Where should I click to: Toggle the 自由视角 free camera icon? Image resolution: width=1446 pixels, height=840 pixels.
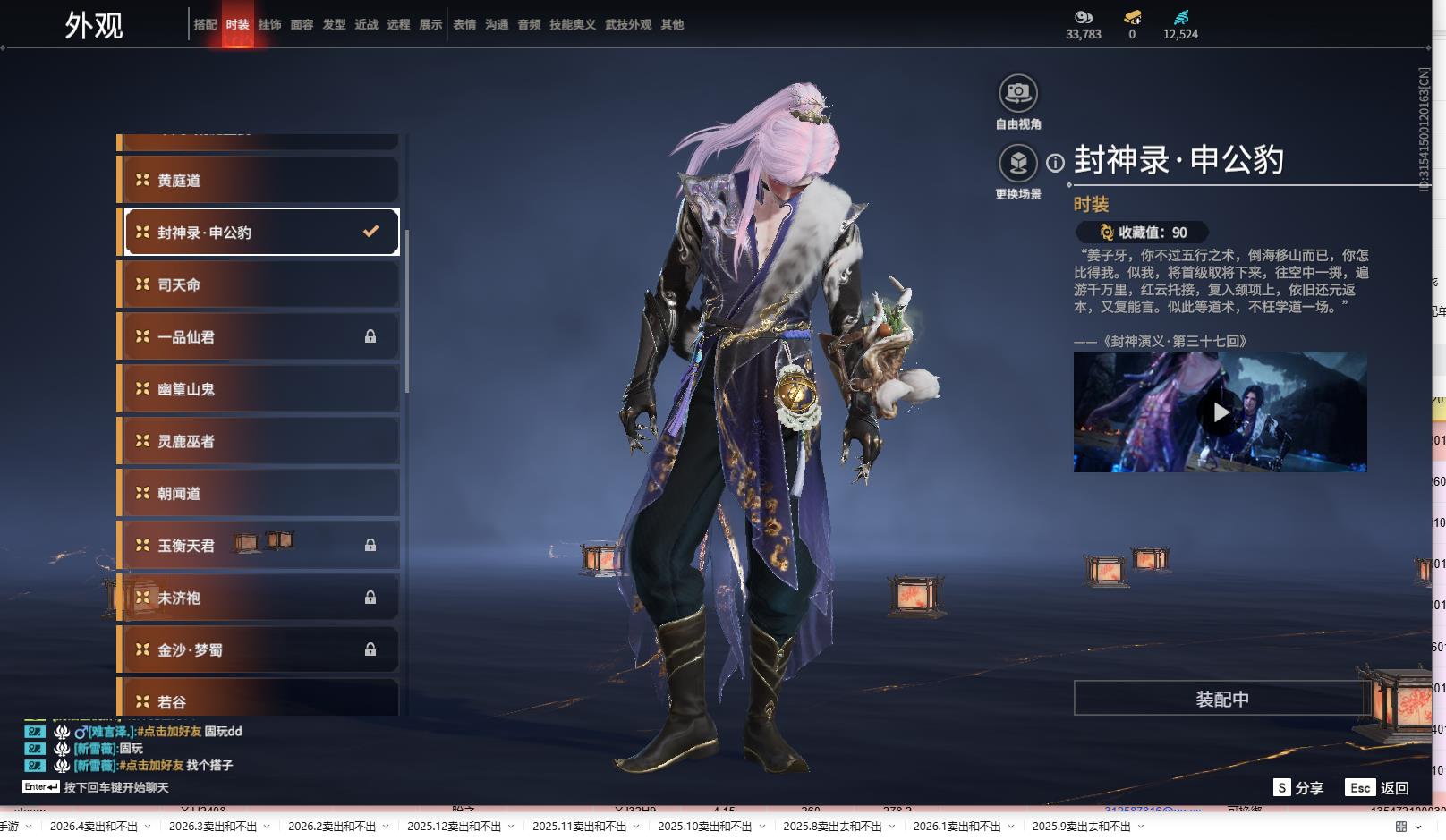(x=1018, y=93)
